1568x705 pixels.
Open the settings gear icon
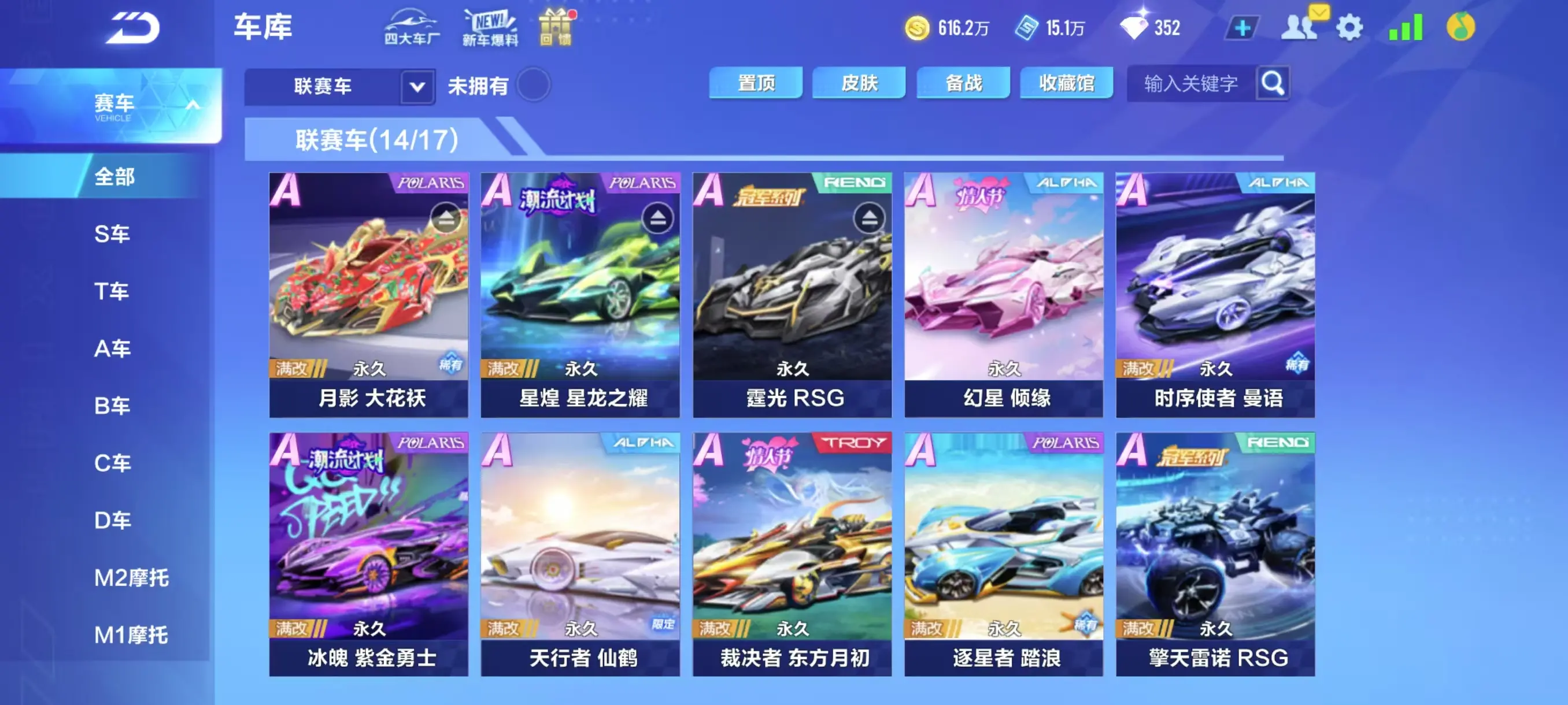(x=1351, y=27)
